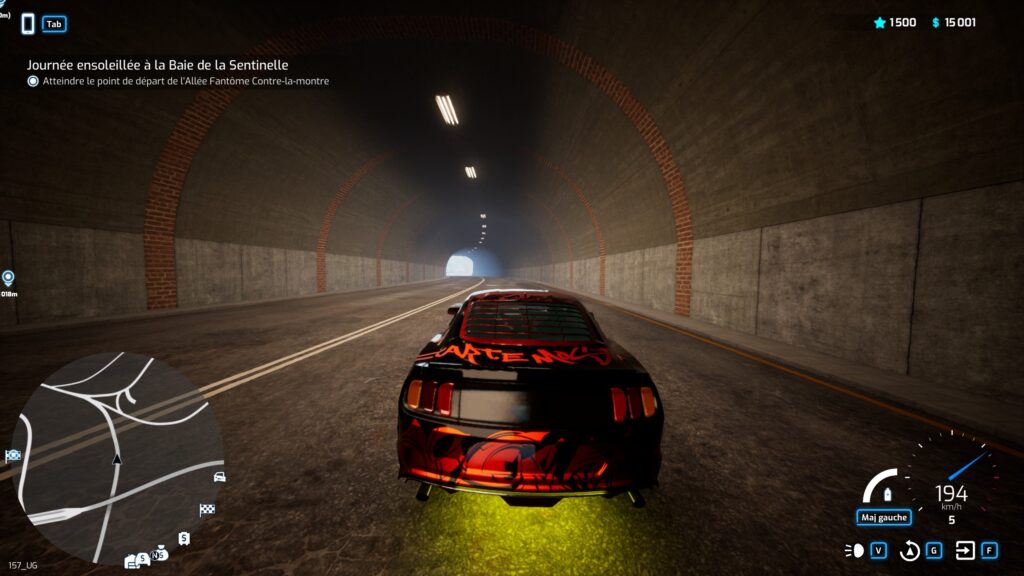The image size is (1024, 576).
Task: Click the nitro battery boost gauge
Action: (884, 489)
